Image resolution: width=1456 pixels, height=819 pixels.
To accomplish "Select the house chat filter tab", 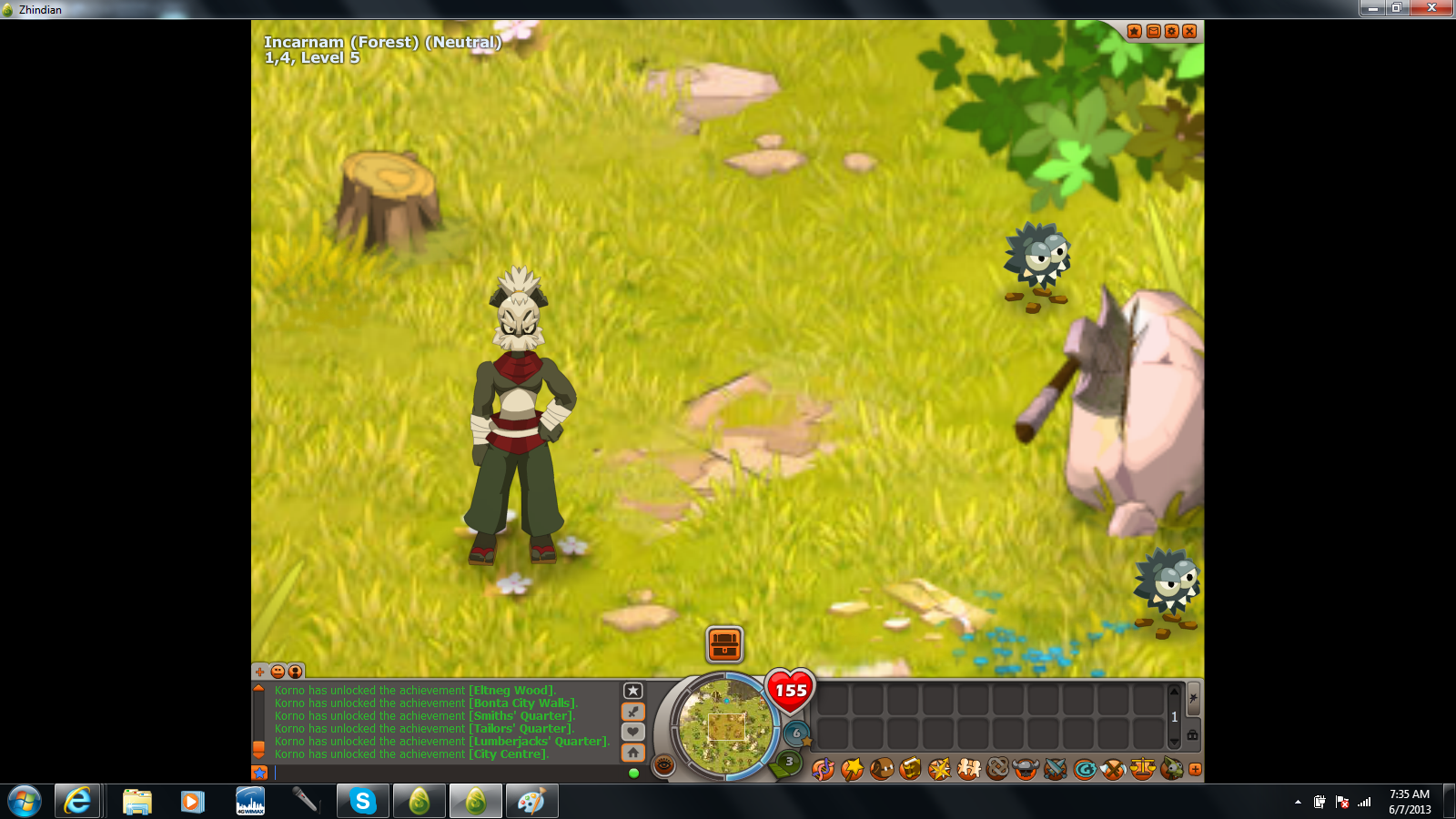I will pyautogui.click(x=633, y=753).
